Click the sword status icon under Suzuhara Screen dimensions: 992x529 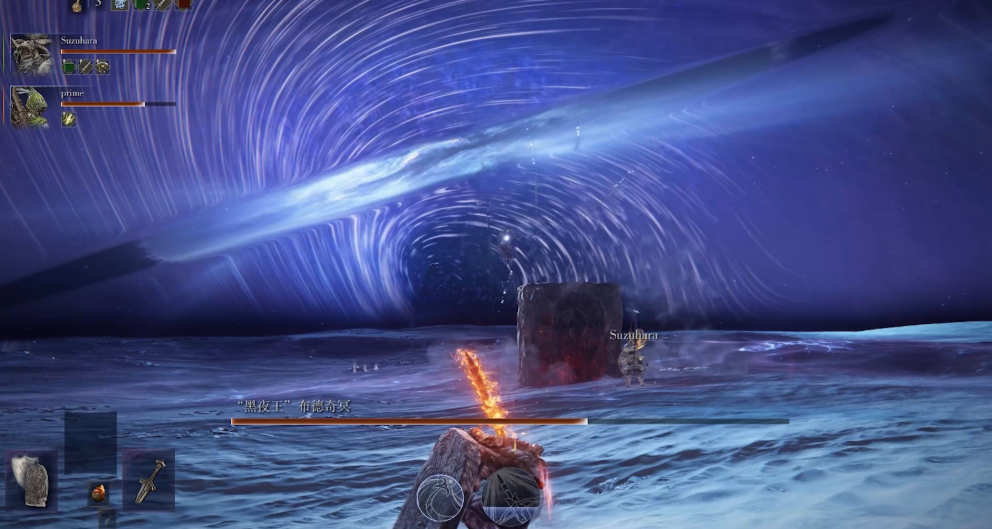(x=86, y=67)
